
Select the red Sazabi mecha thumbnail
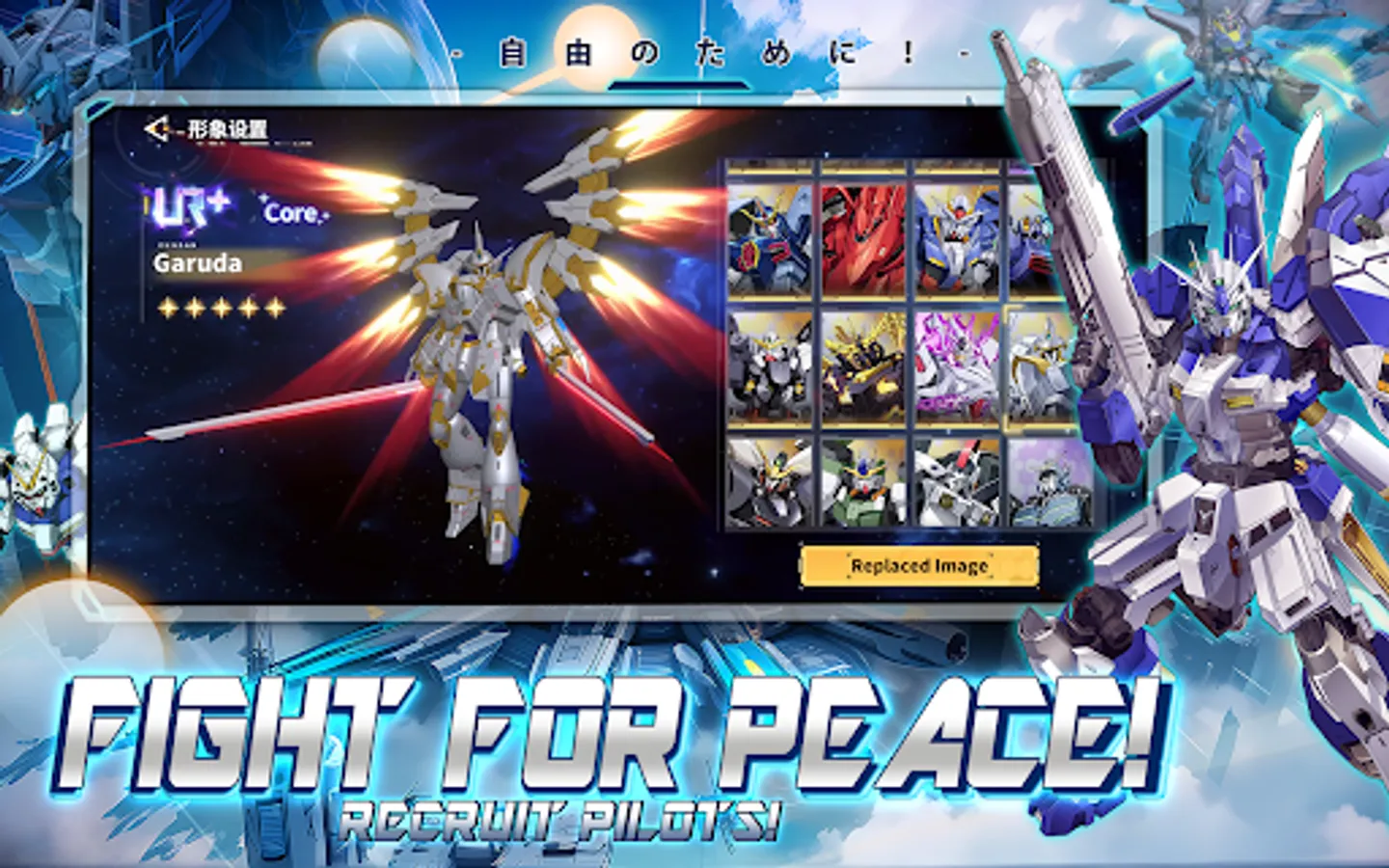coord(860,241)
